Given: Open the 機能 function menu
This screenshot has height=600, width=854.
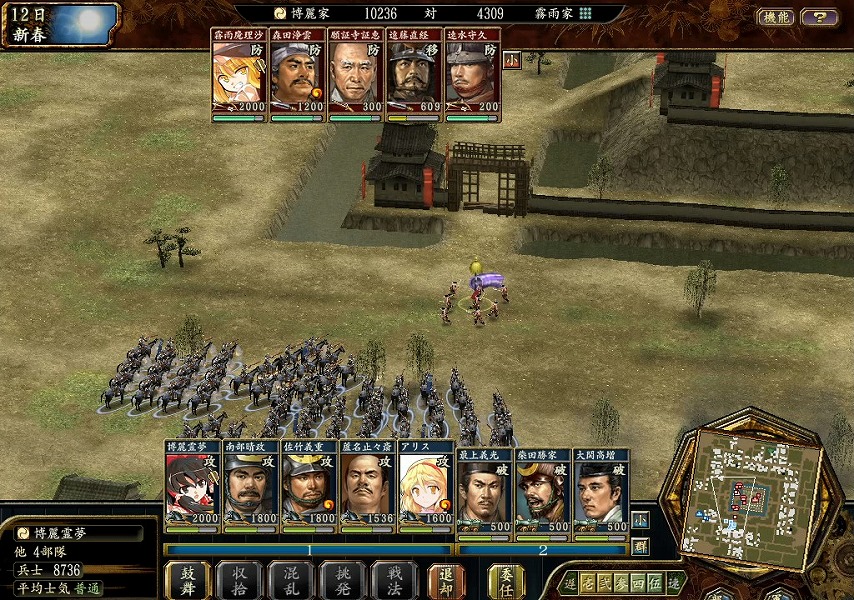Looking at the screenshot, I should pyautogui.click(x=776, y=17).
